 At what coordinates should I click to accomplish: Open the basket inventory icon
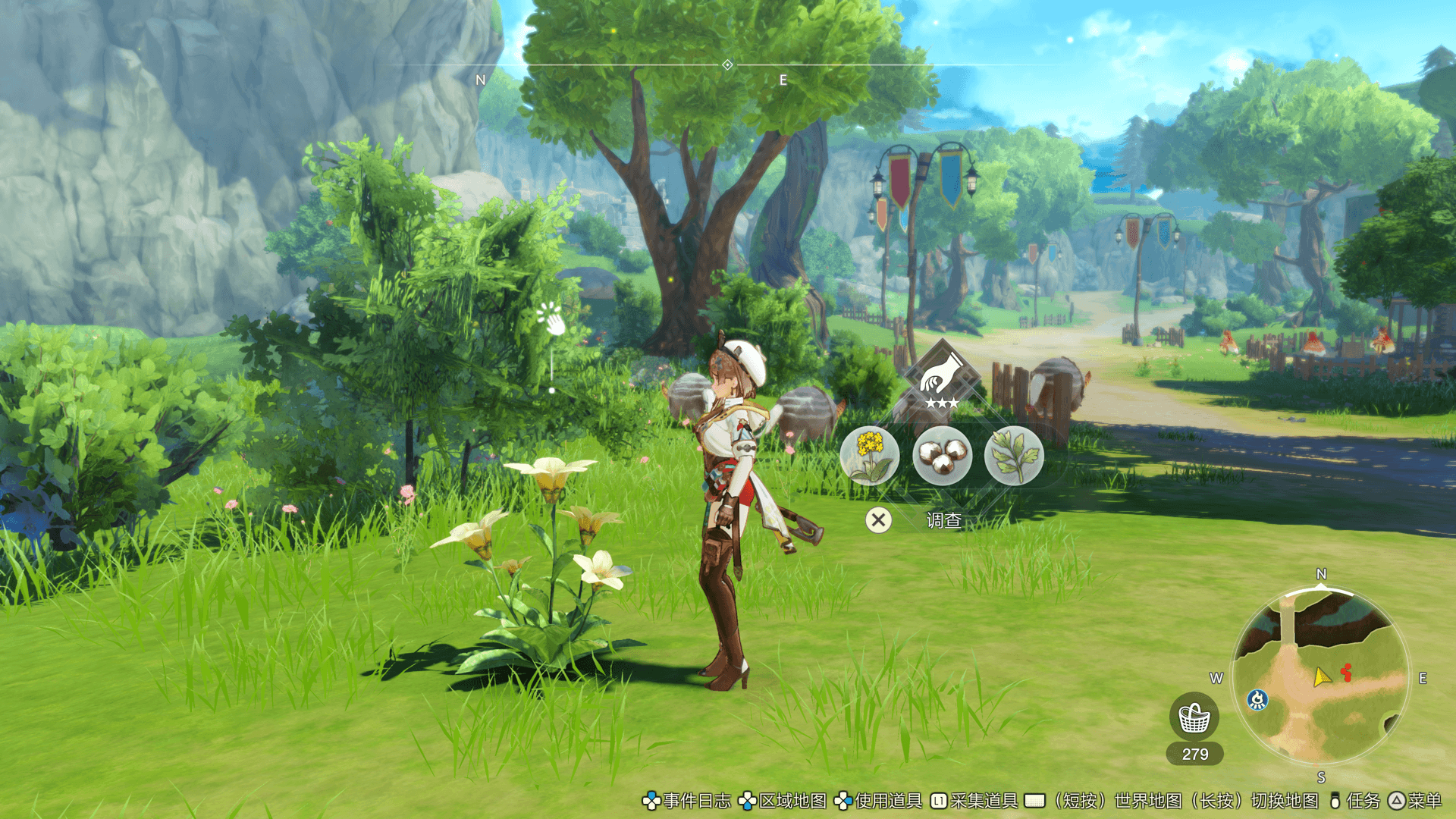point(1194,717)
